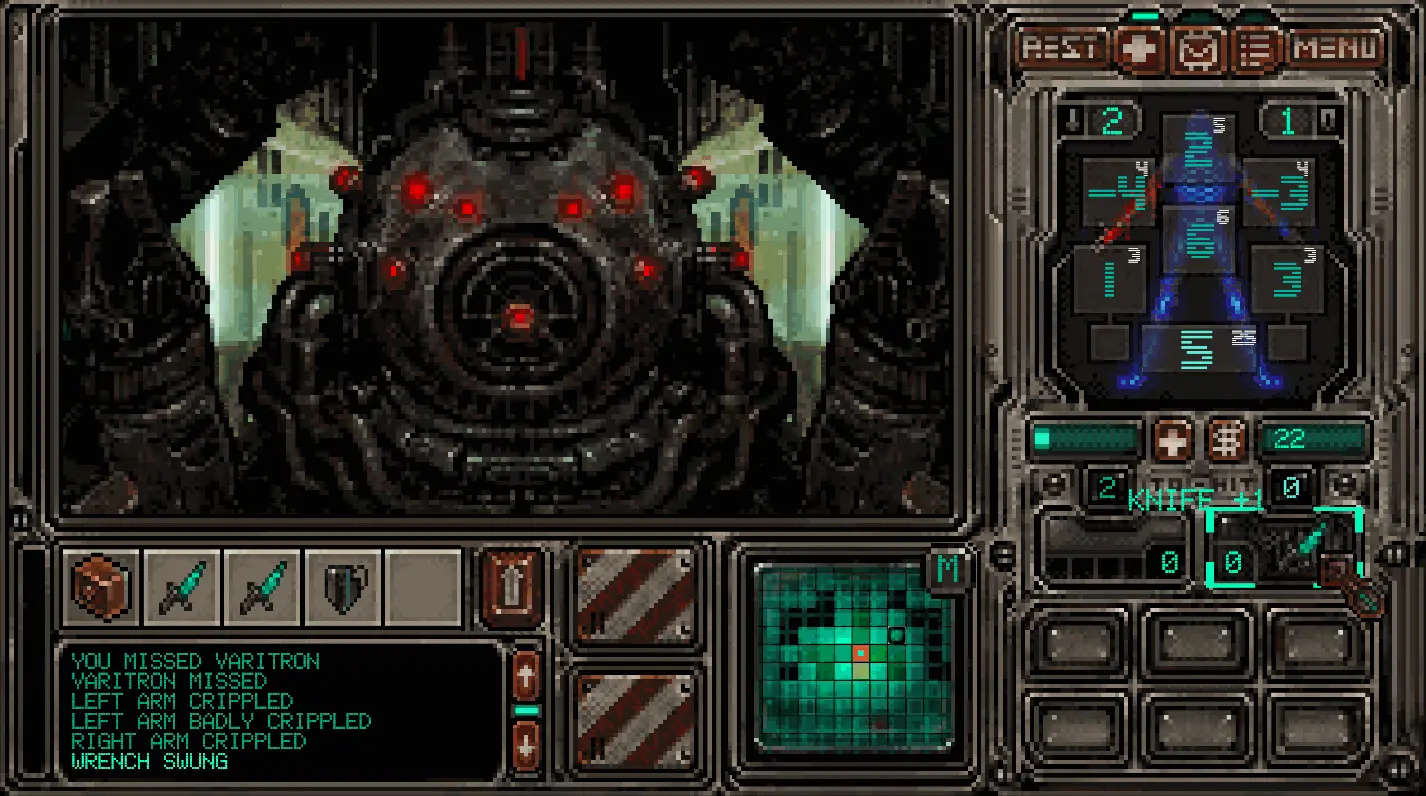Click the inventory up-arrow button
The height and width of the screenshot is (796, 1426).
(x=512, y=587)
